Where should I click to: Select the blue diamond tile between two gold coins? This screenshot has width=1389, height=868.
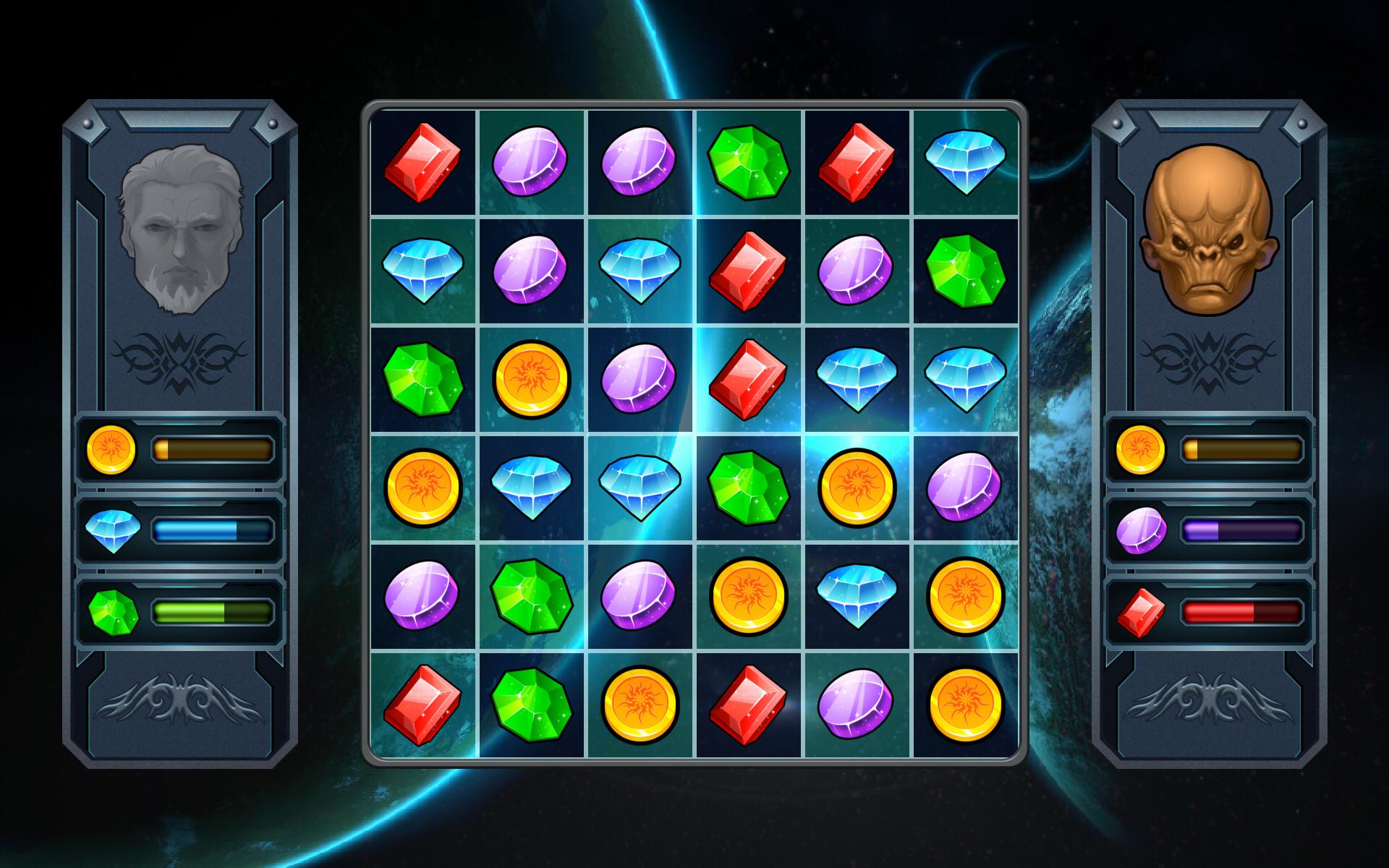click(857, 595)
